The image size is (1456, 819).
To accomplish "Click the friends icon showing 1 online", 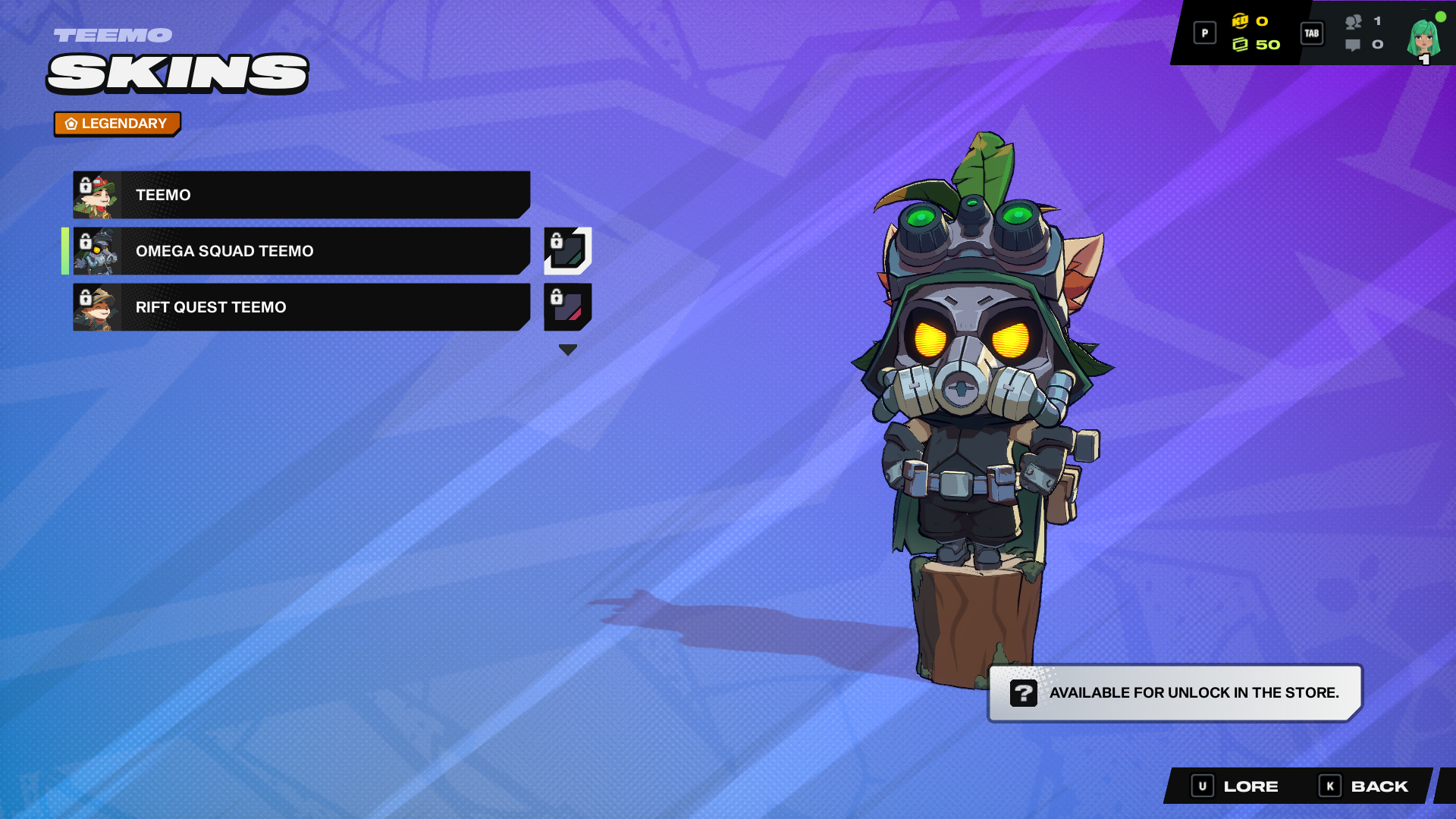I will coord(1354,24).
